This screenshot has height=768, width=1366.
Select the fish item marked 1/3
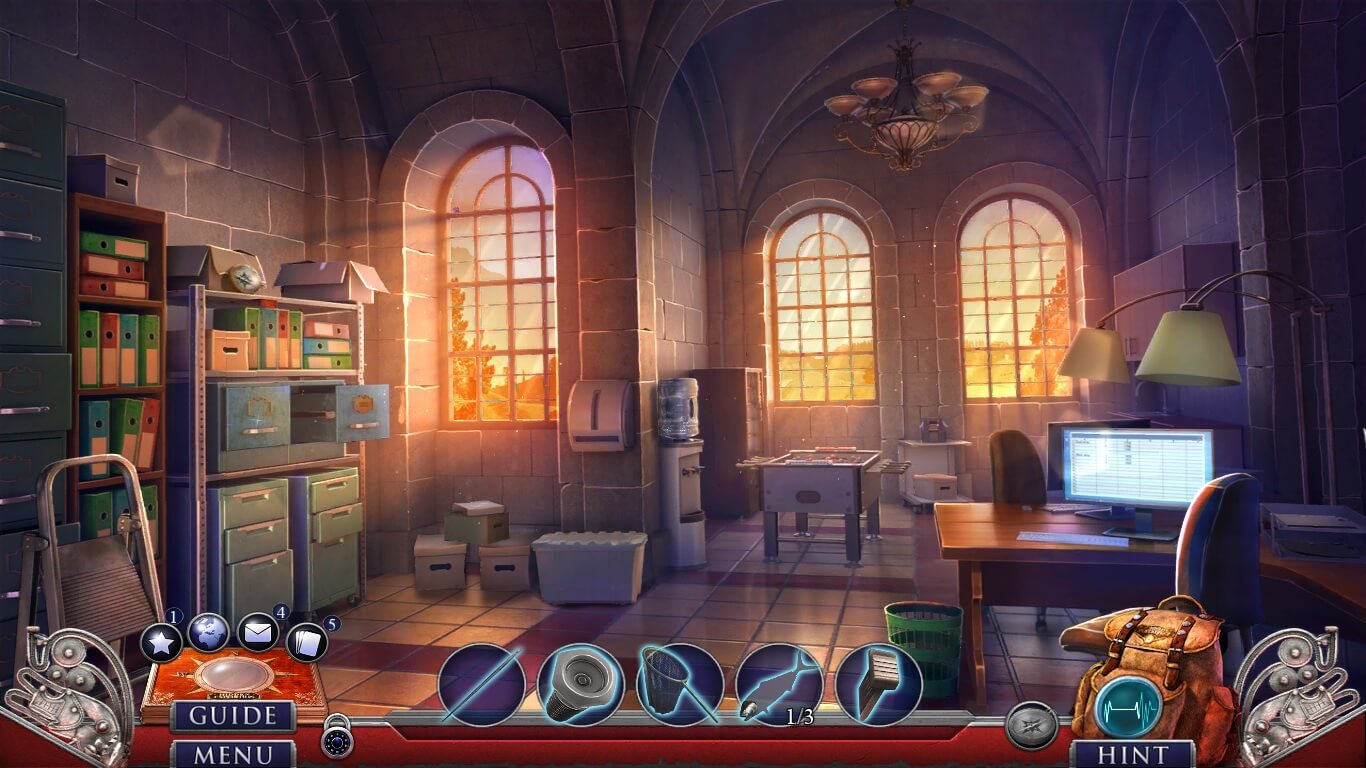point(779,684)
